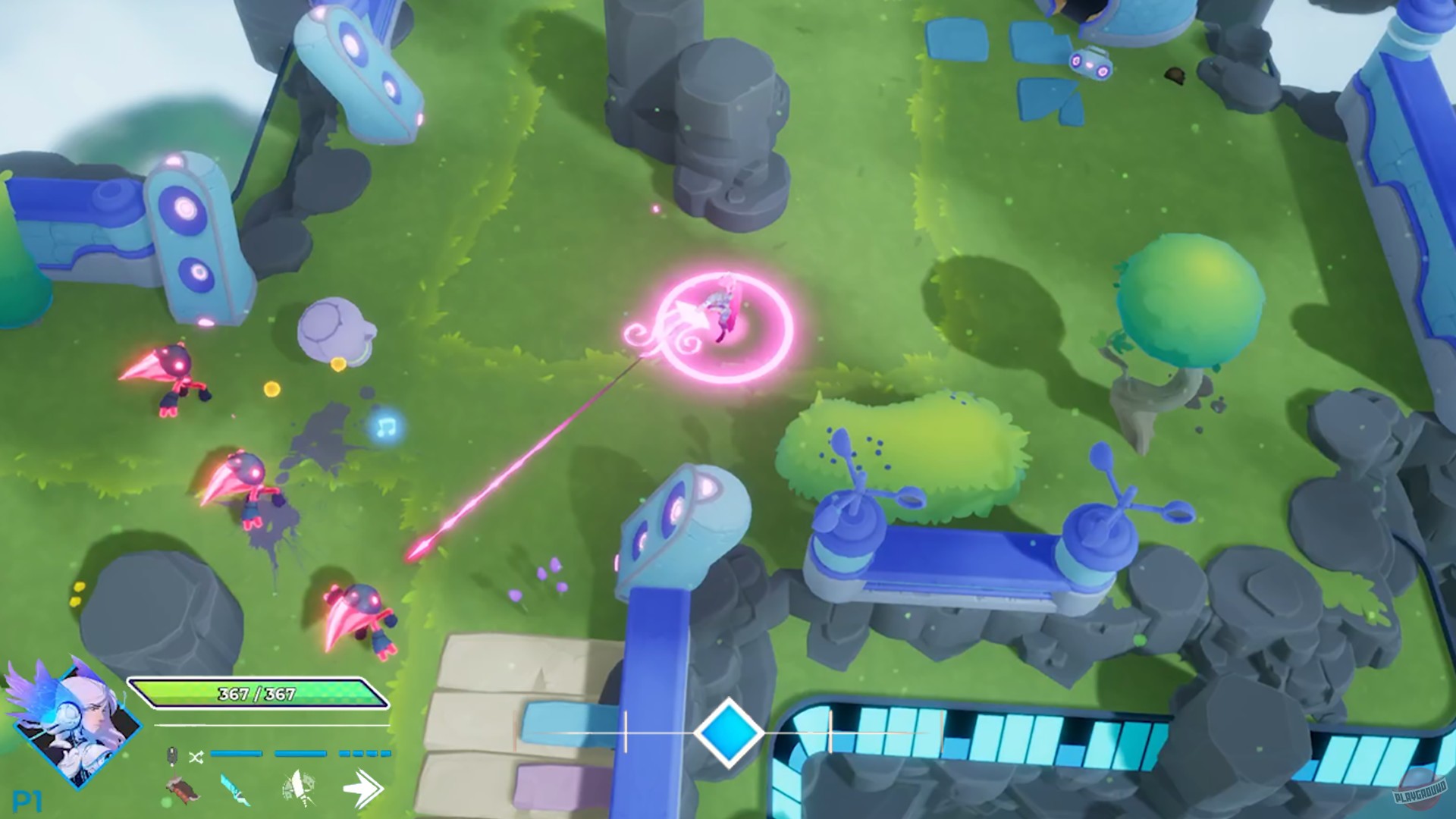
Task: Click the weapon swap crossed-arrows icon
Action: coord(196,756)
